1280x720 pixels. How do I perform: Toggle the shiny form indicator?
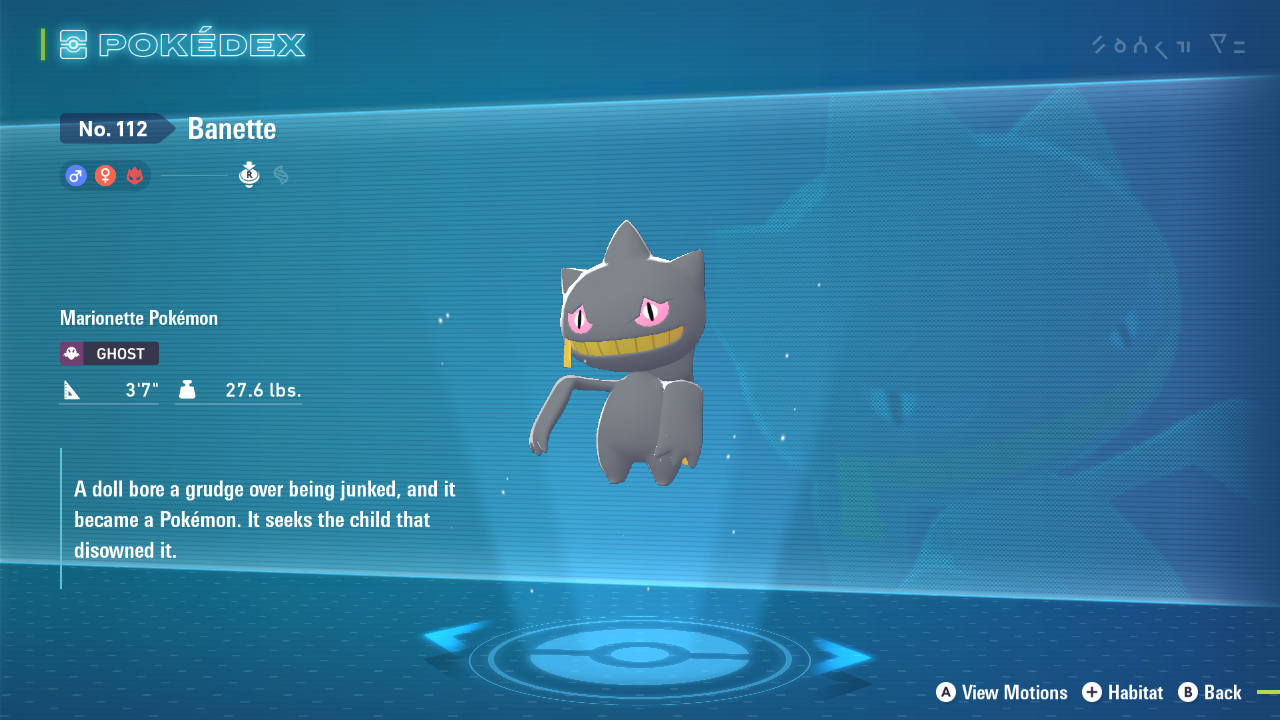coord(135,176)
